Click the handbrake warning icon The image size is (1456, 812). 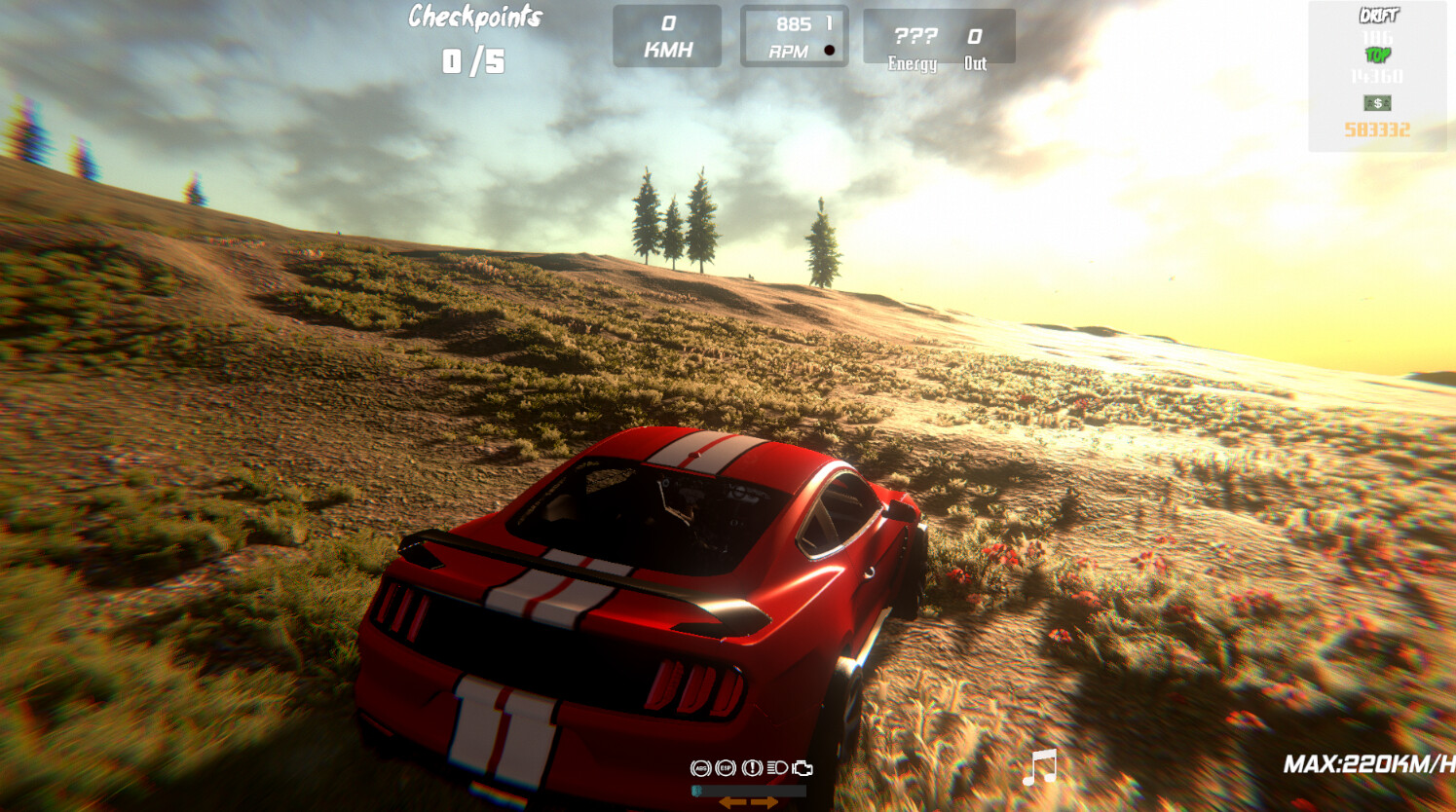pyautogui.click(x=752, y=767)
